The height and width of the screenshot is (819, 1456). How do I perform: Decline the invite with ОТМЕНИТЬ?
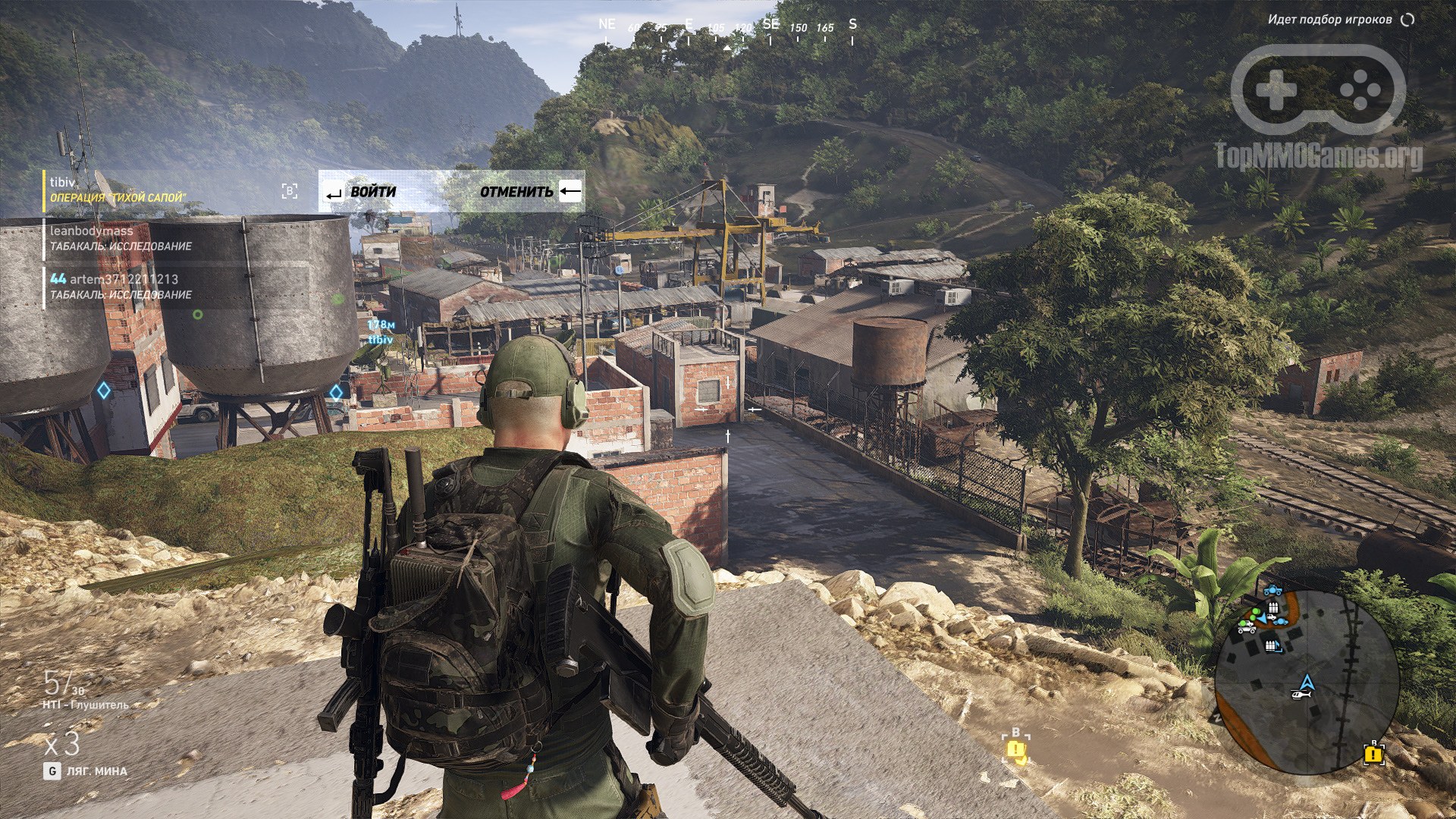click(530, 192)
